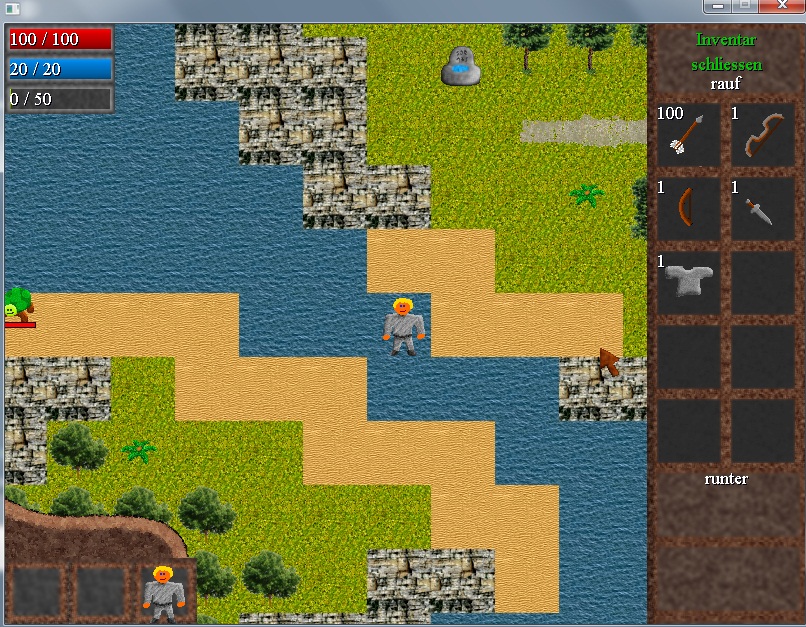Choose the simple curved bow slot
Viewport: 806px width, 627px height.
tap(689, 208)
